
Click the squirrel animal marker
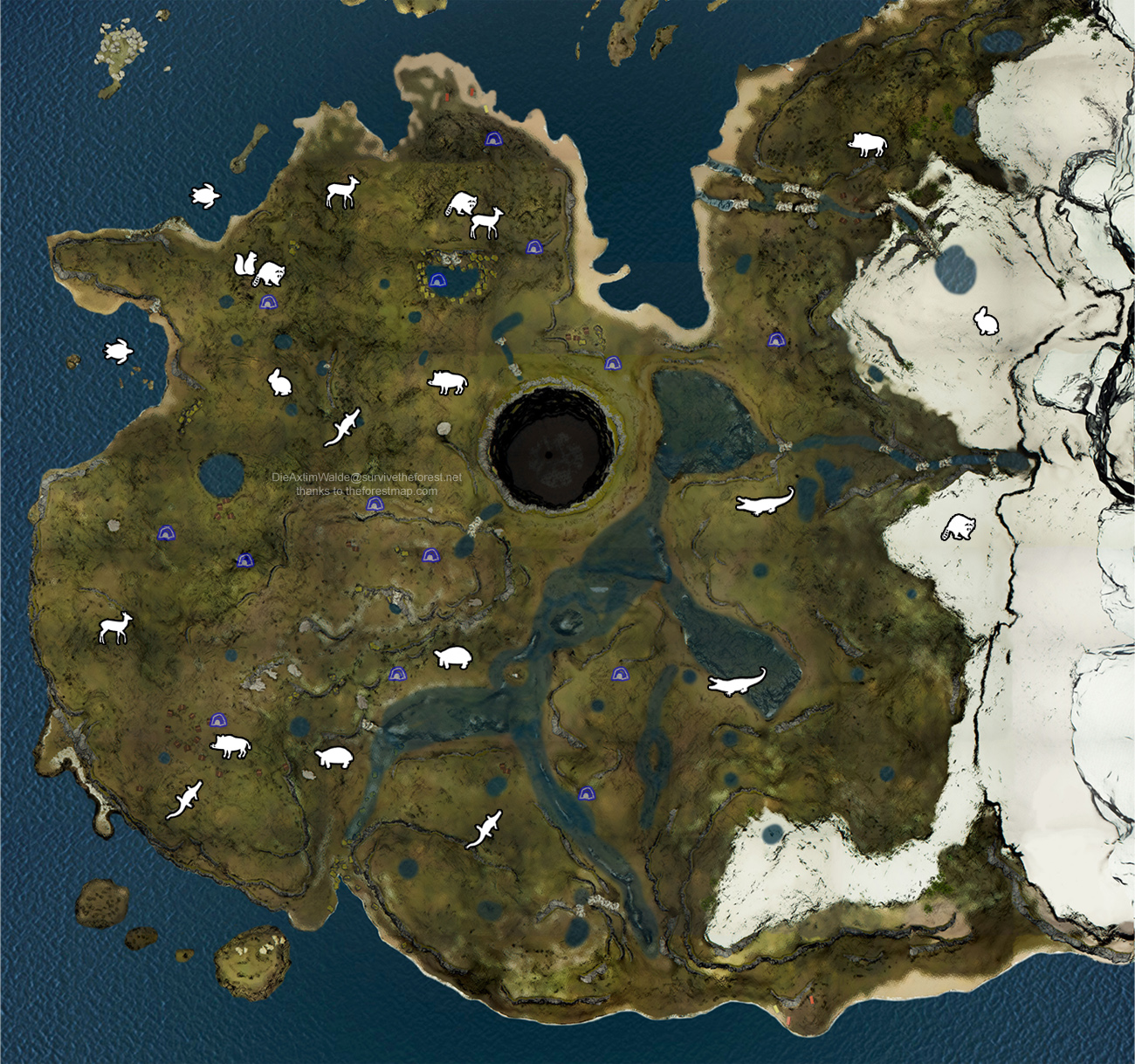click(244, 263)
